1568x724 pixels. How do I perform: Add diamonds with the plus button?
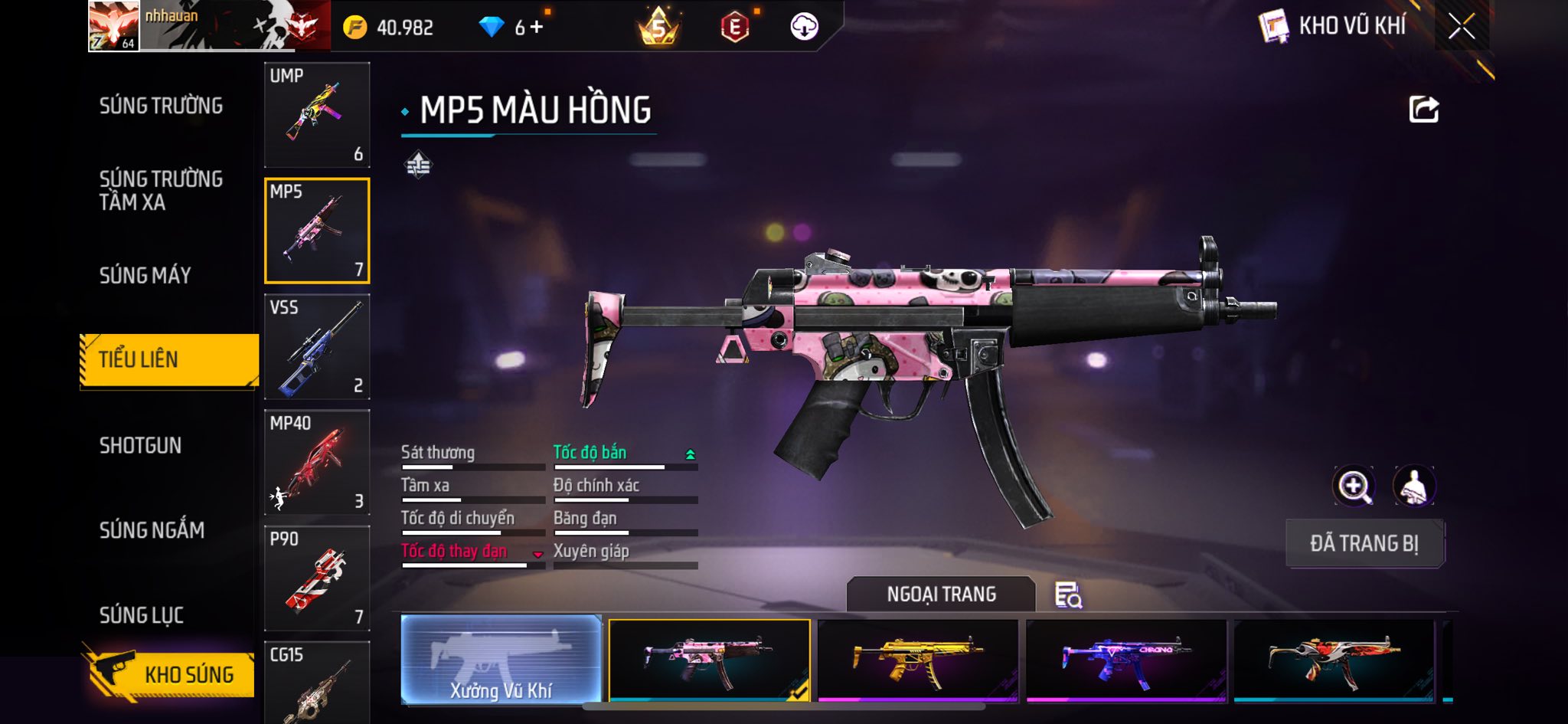pos(537,28)
